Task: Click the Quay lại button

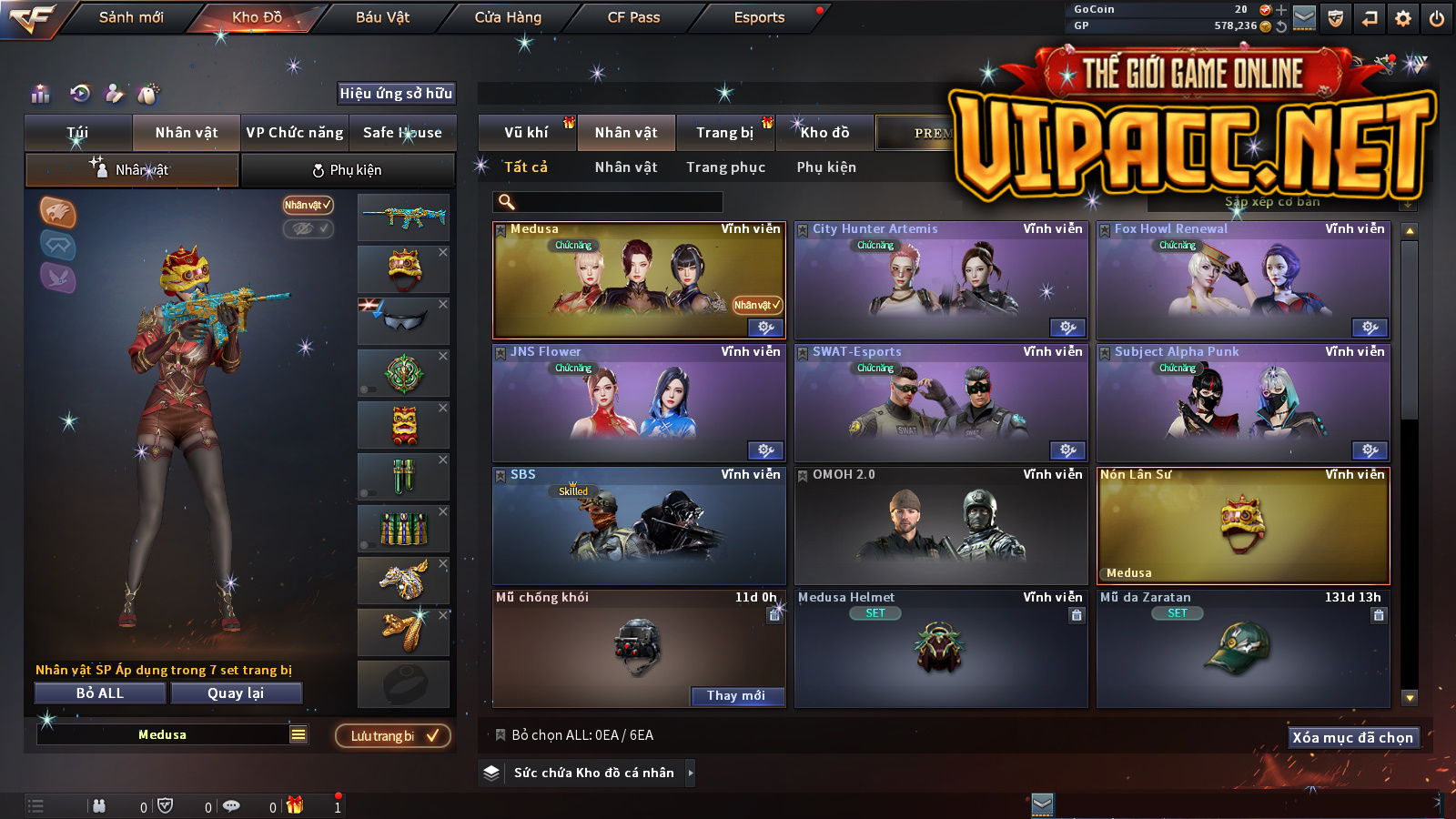Action: (236, 693)
